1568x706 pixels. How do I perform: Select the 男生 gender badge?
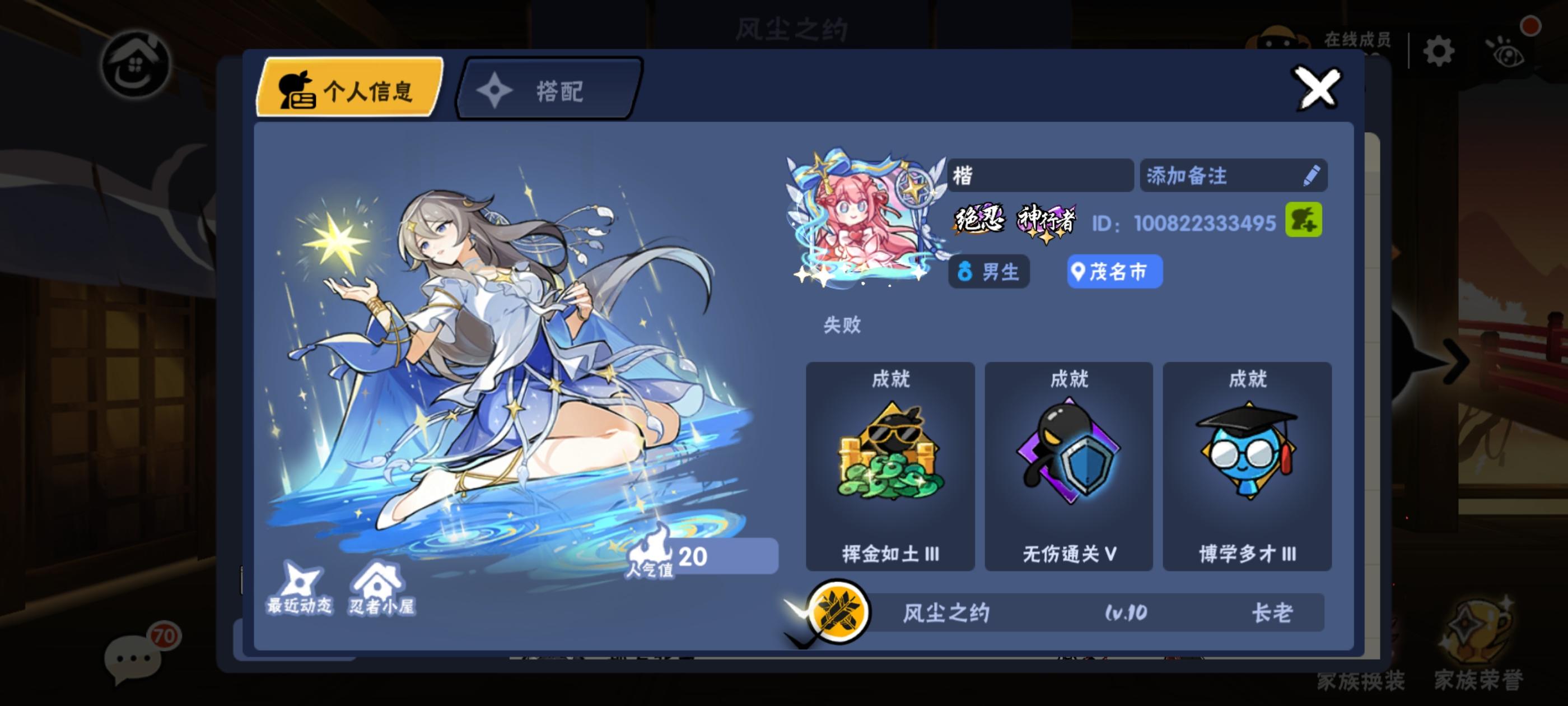coord(988,272)
